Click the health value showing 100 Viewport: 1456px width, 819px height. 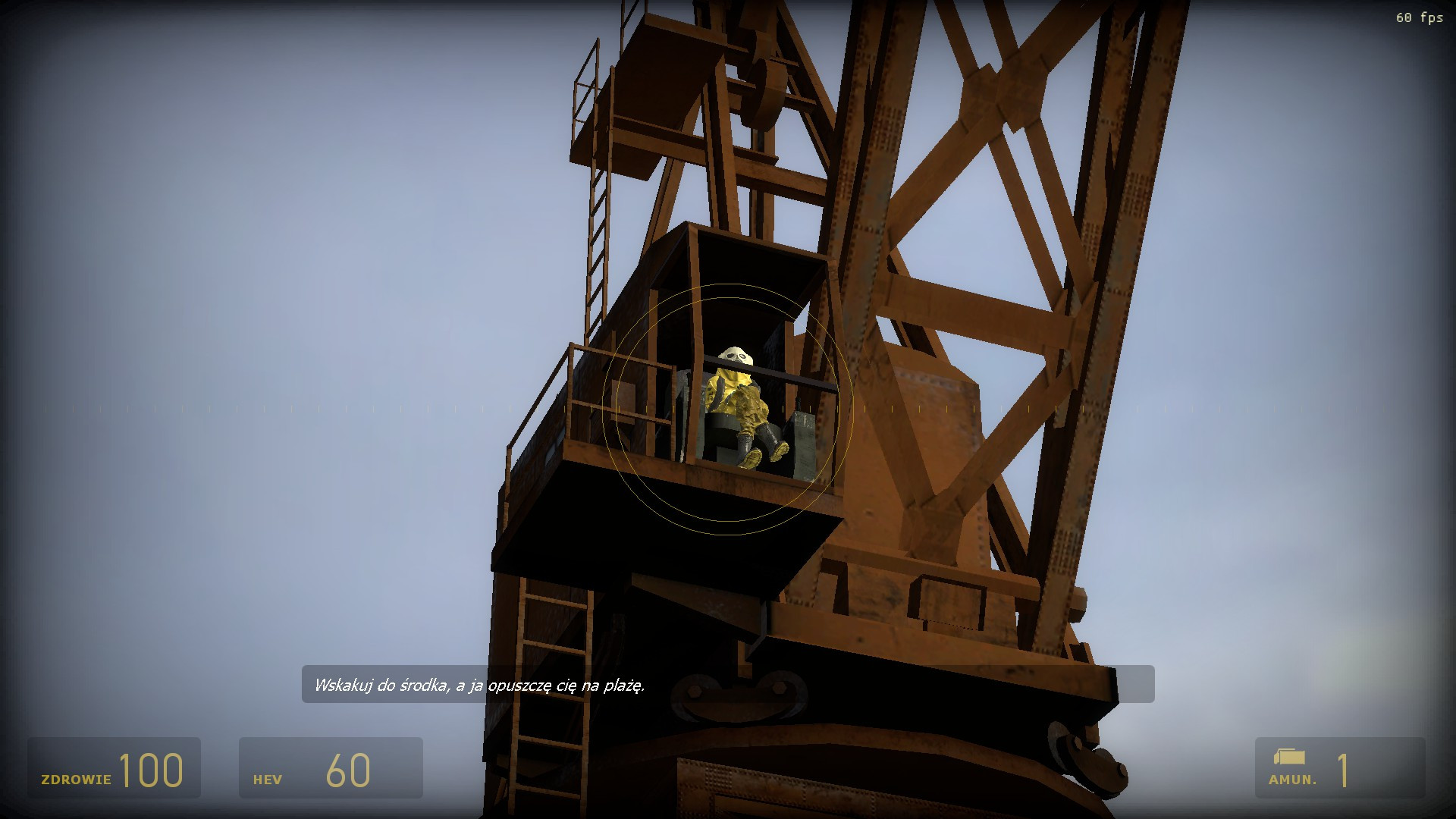(x=152, y=770)
